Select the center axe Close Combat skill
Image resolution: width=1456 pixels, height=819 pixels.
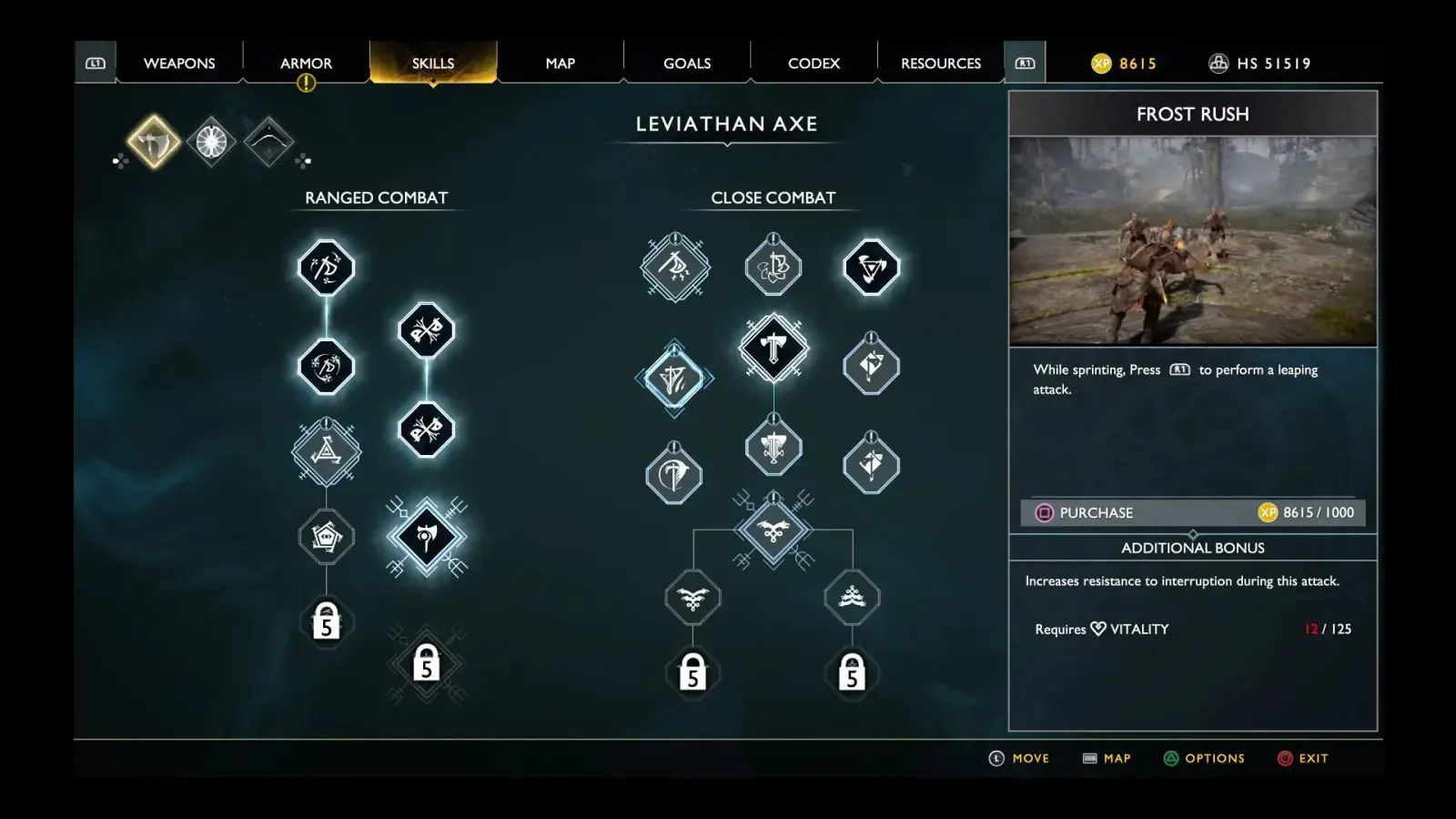click(x=773, y=348)
